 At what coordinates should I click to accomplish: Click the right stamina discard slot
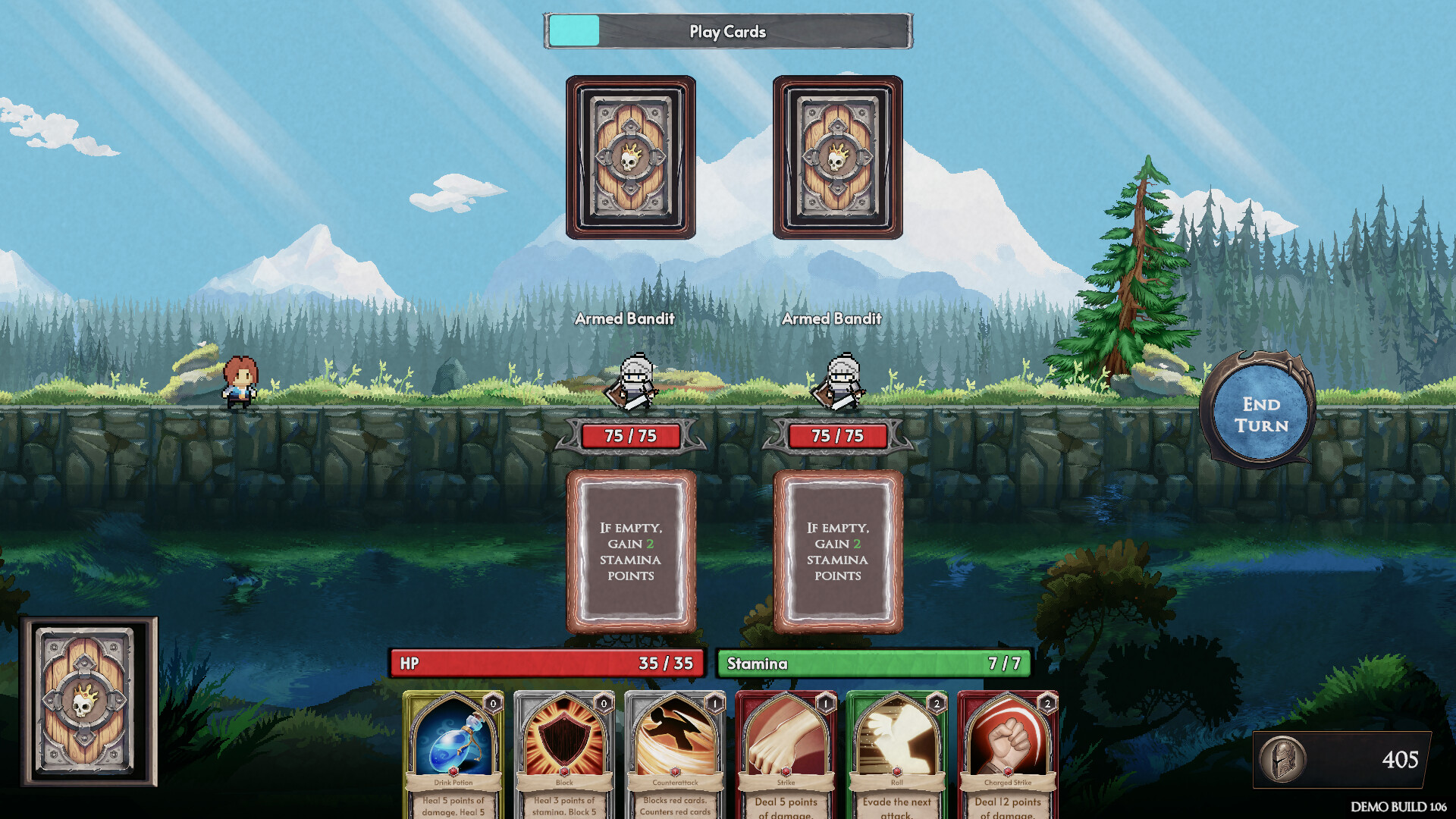pyautogui.click(x=838, y=550)
